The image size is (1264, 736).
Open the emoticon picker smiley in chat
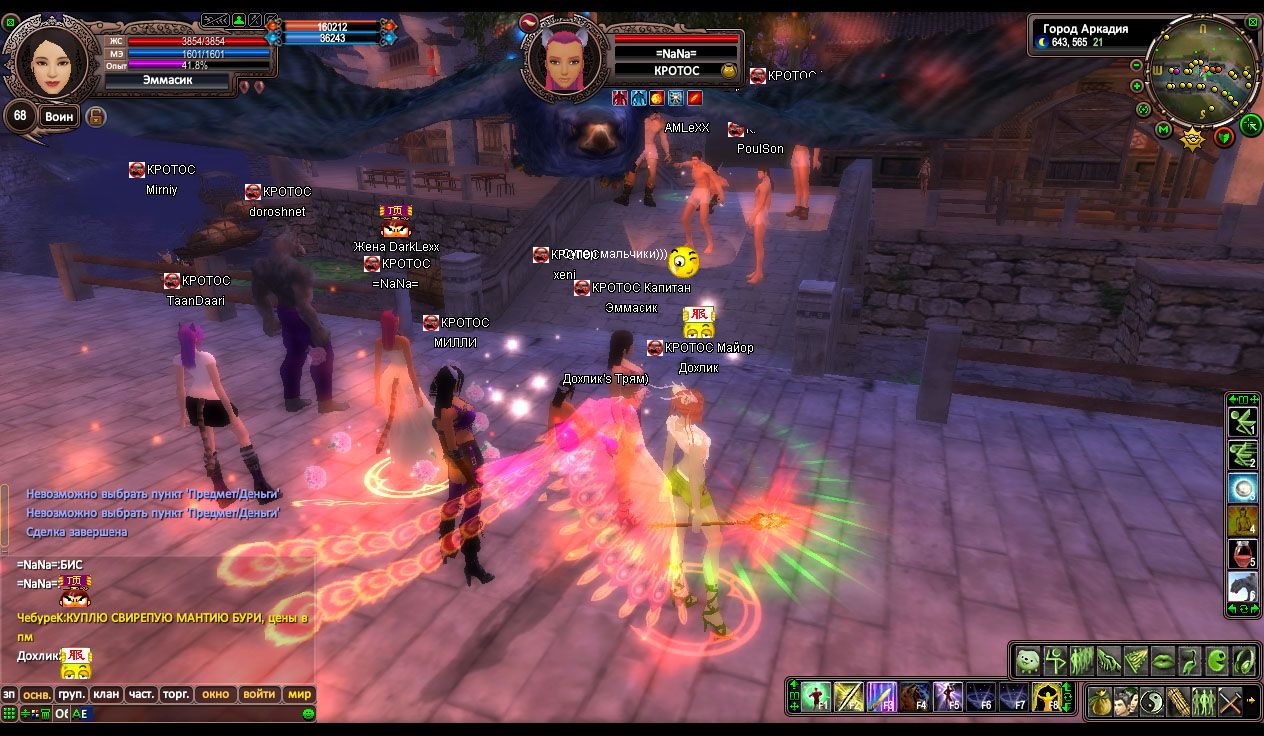coord(308,714)
